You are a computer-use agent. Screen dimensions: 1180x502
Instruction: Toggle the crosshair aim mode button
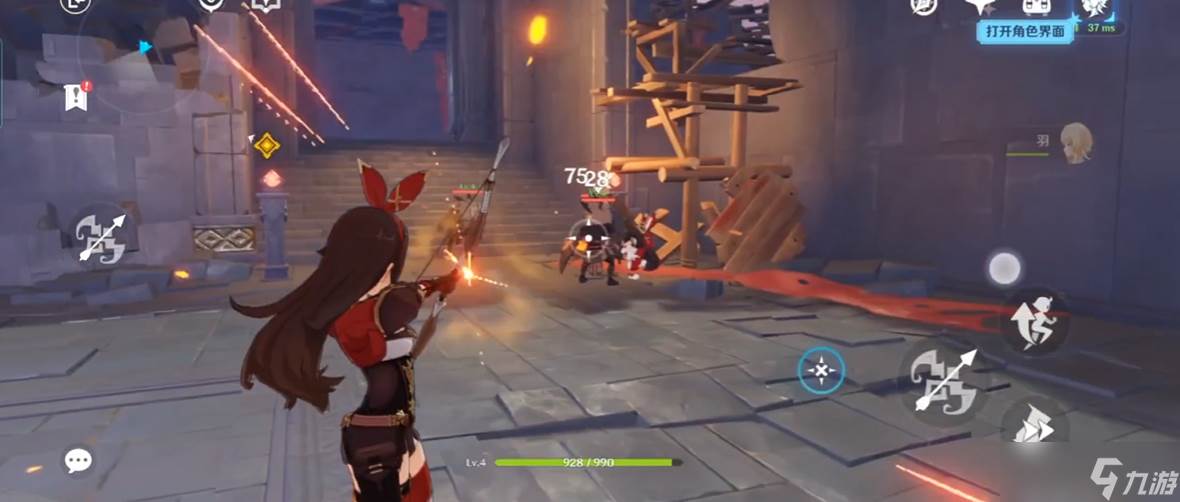click(821, 371)
